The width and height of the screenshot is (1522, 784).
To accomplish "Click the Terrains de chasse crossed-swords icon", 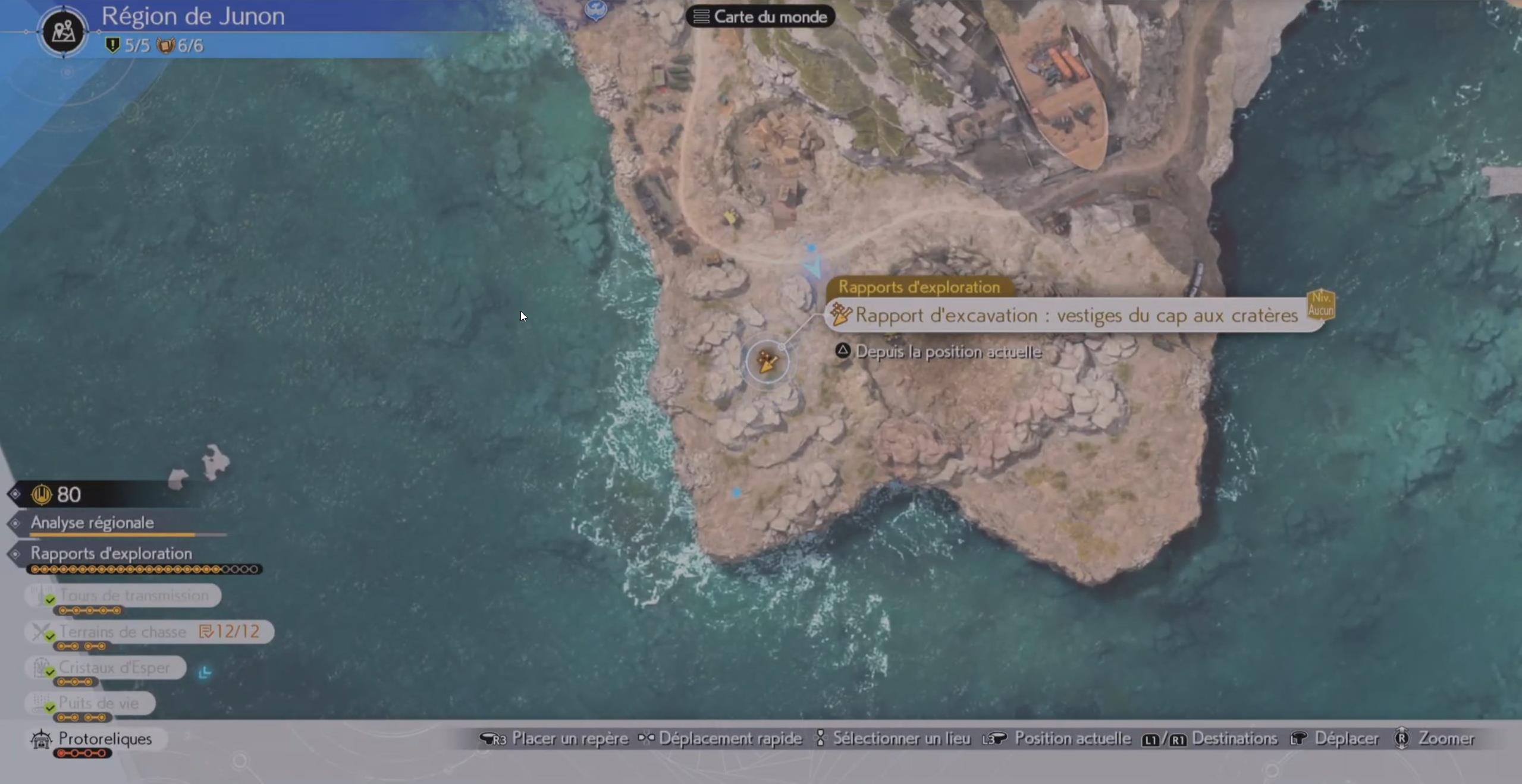I will [x=40, y=631].
